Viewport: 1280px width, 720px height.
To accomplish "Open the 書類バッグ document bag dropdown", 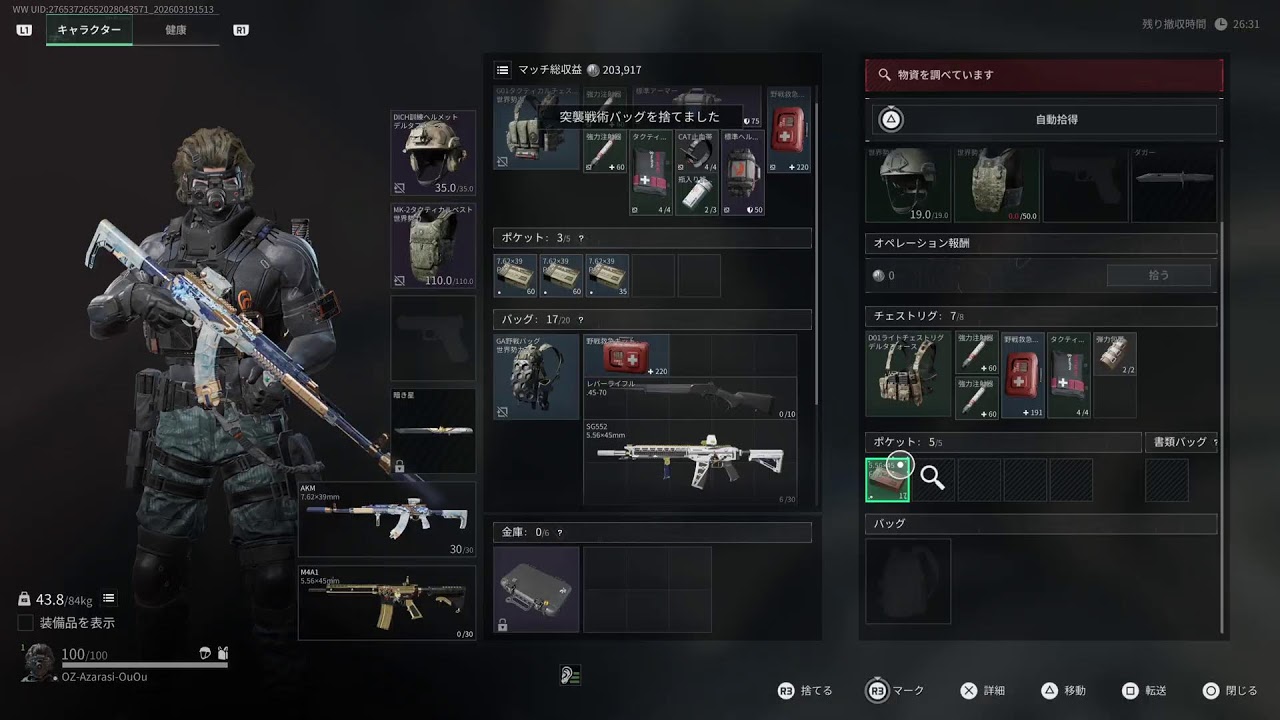I will [1181, 442].
